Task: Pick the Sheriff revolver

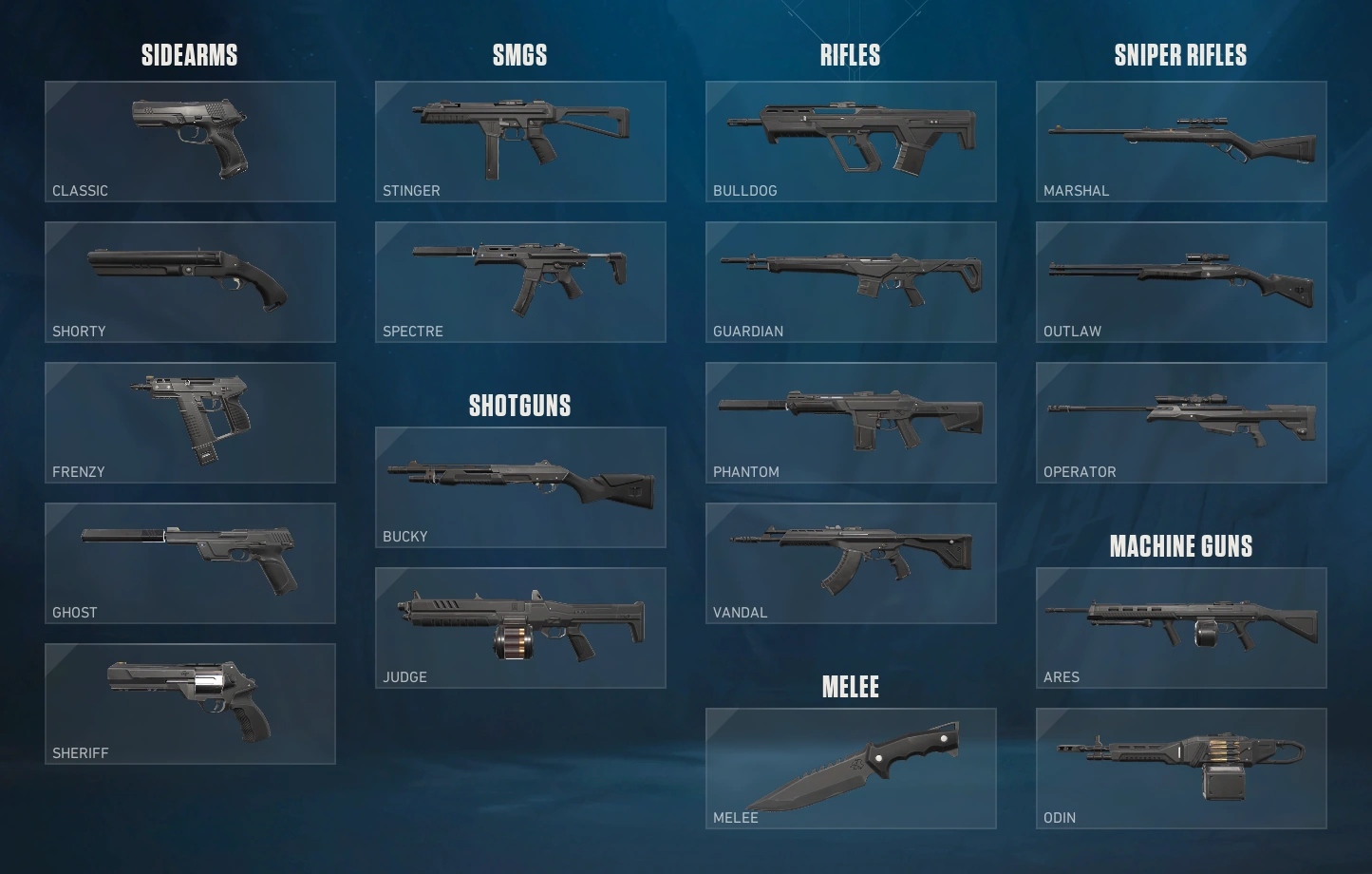Action: (189, 703)
